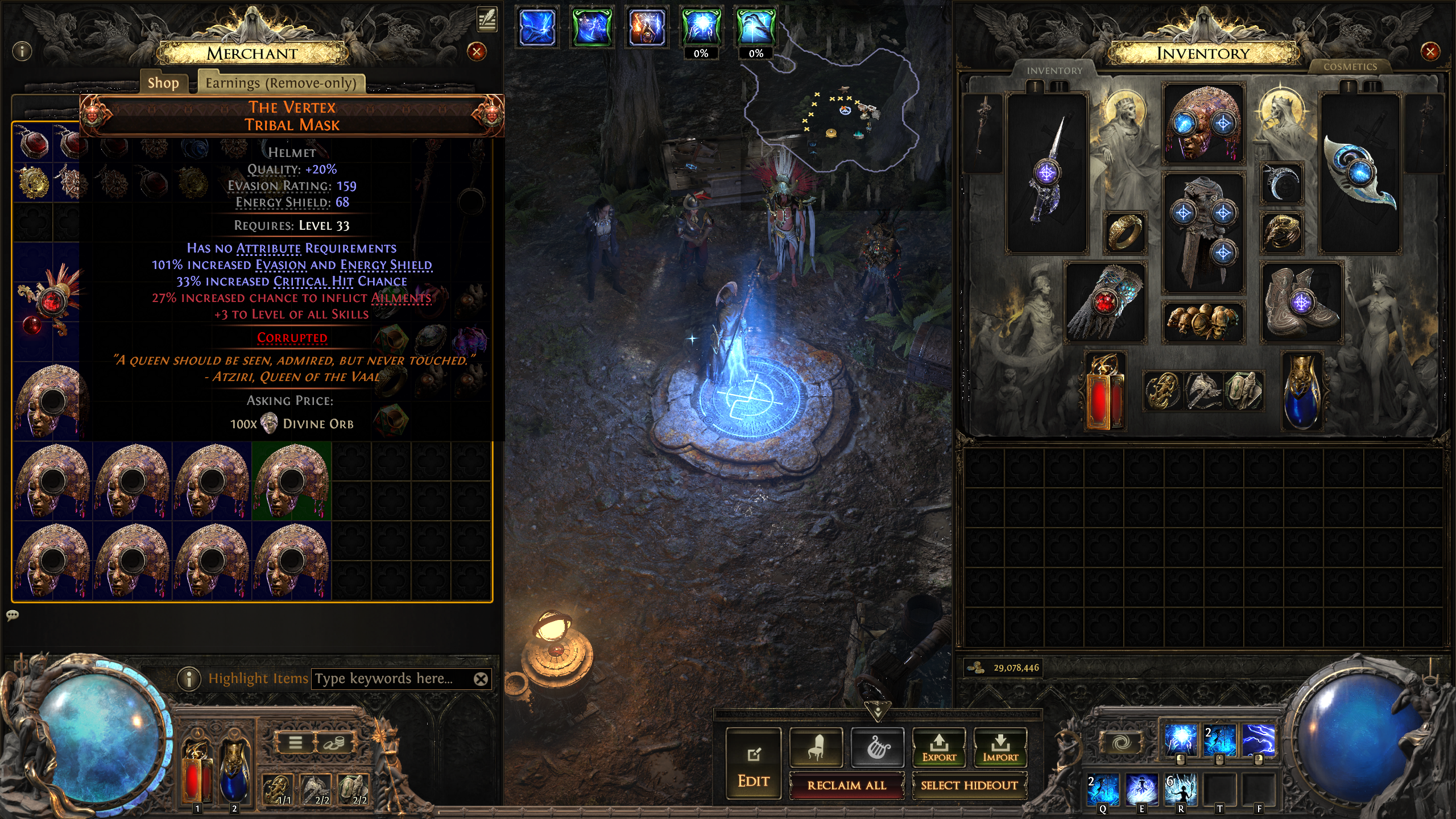This screenshot has height=819, width=1456.
Task: Select the equipped helmet slot
Action: click(1203, 124)
